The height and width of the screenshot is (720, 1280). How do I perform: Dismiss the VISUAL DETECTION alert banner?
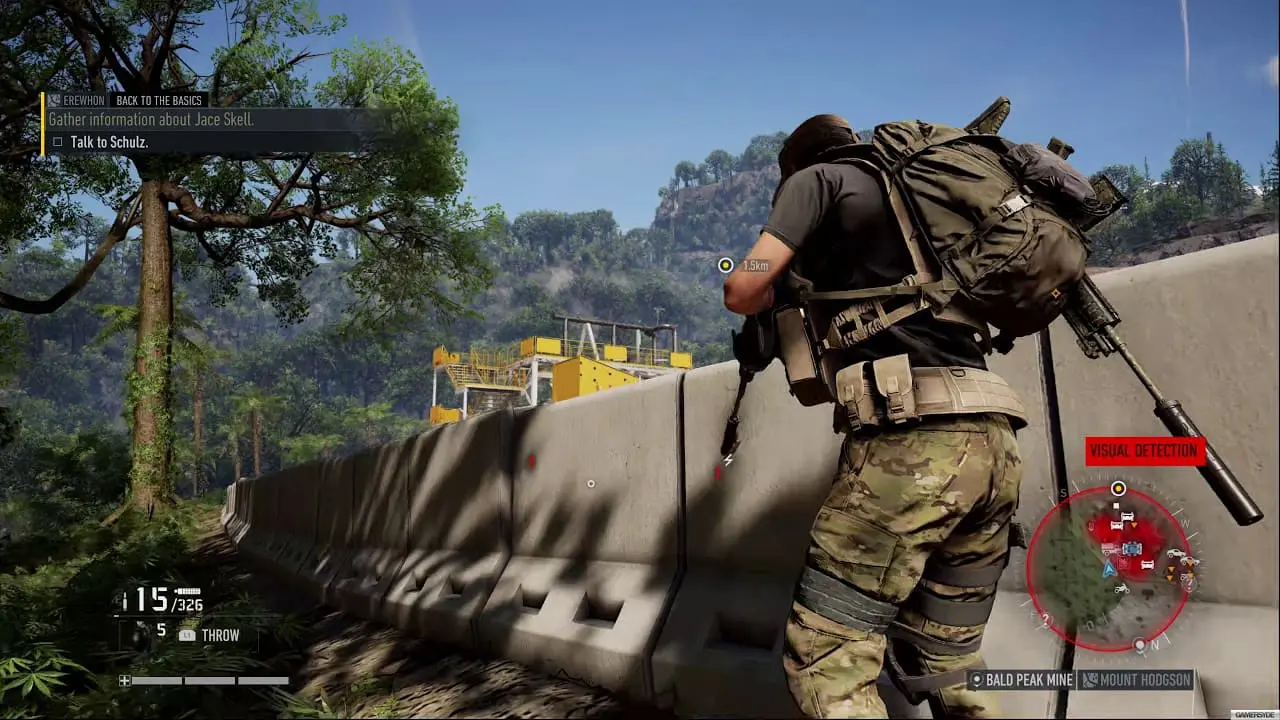point(1143,451)
